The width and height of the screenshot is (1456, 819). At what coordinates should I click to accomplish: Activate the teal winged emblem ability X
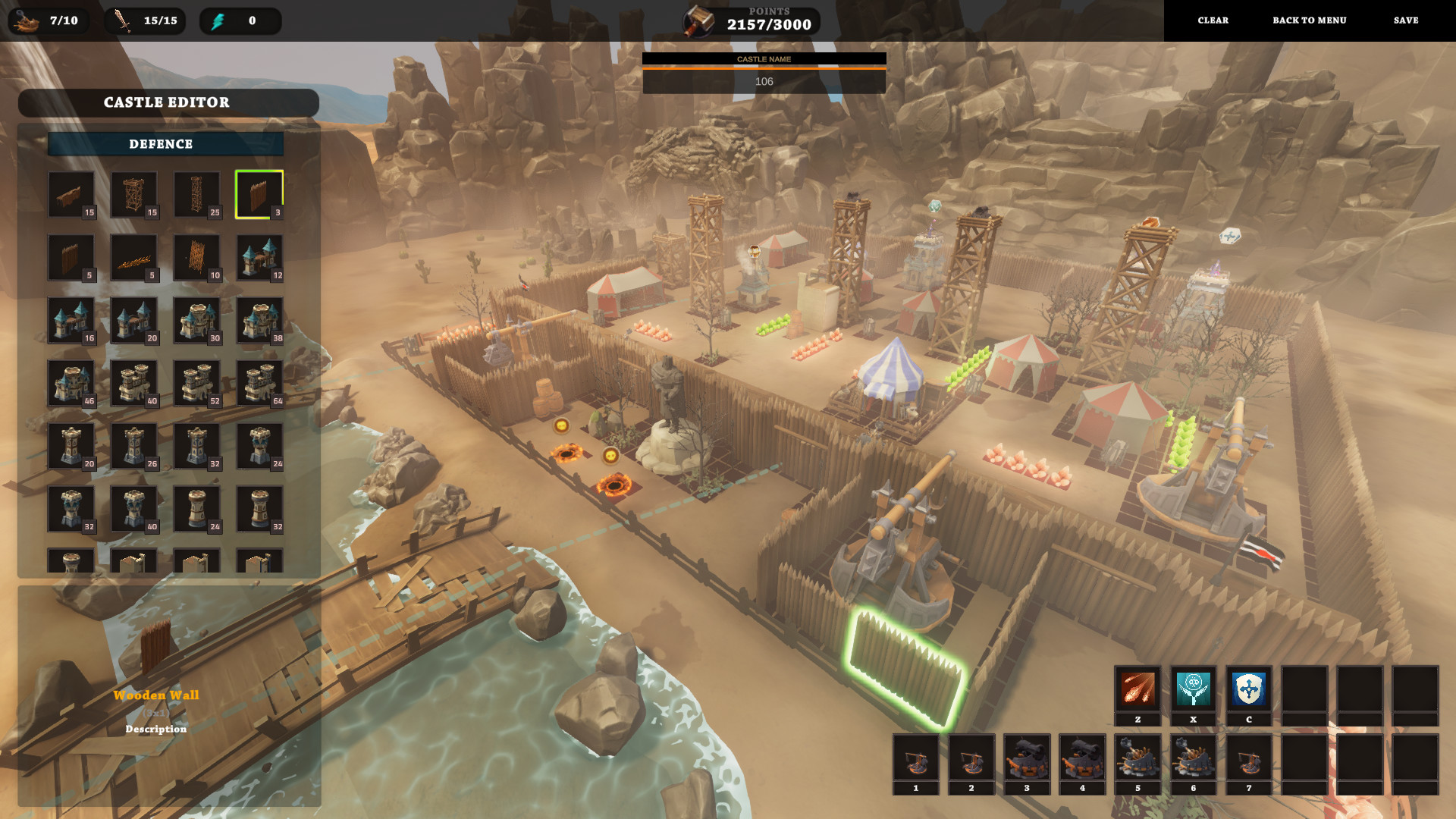click(x=1193, y=689)
